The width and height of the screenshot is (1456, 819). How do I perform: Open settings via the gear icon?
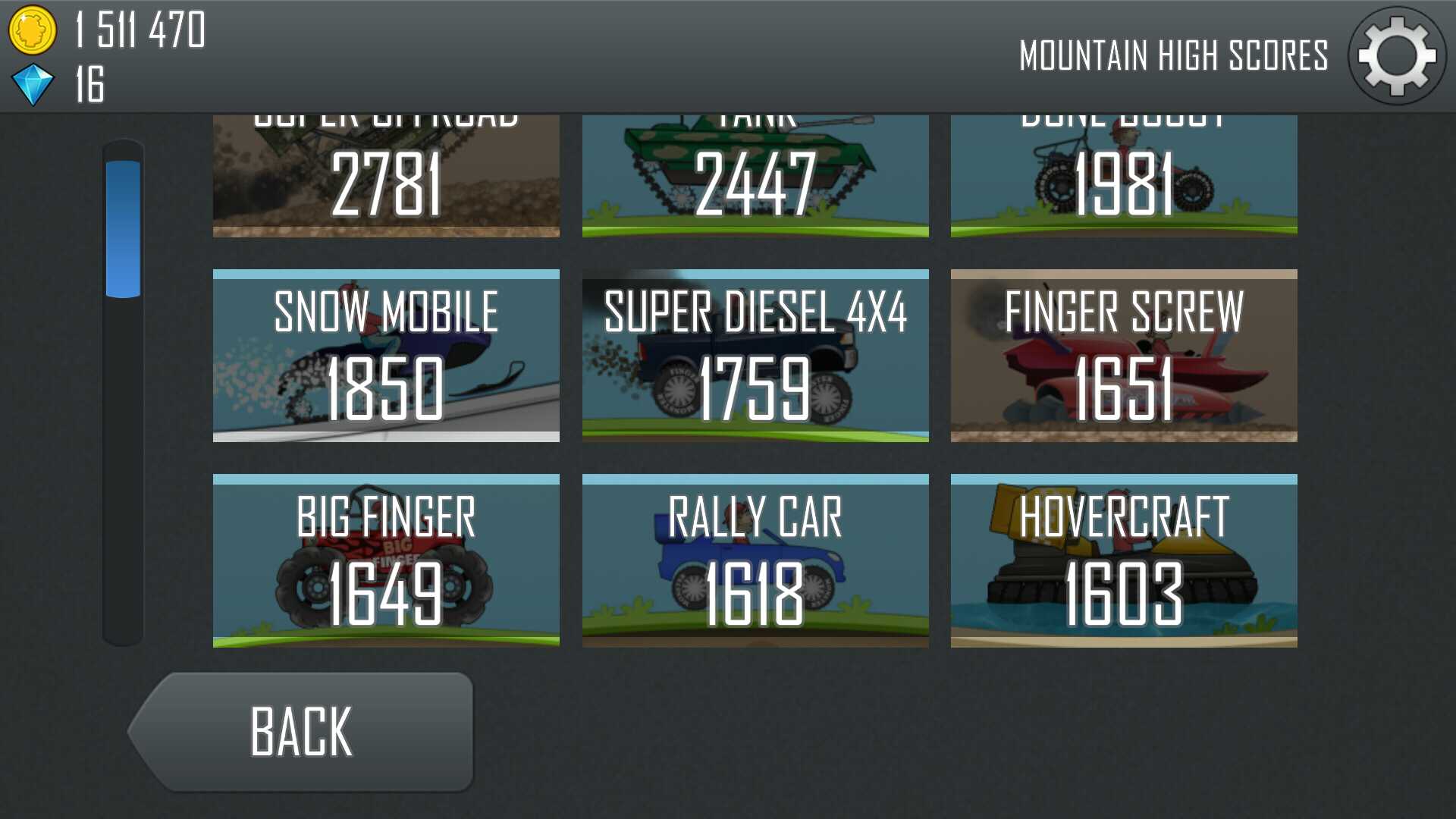1396,56
